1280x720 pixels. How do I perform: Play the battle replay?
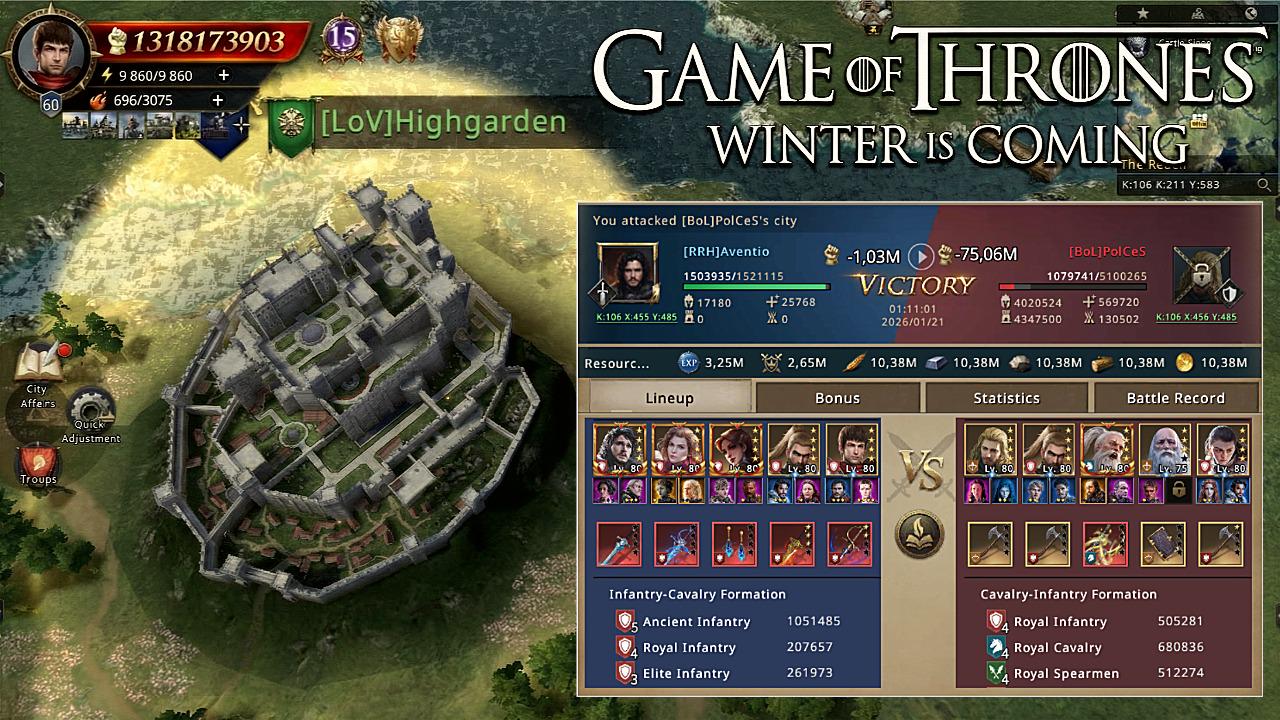(920, 257)
